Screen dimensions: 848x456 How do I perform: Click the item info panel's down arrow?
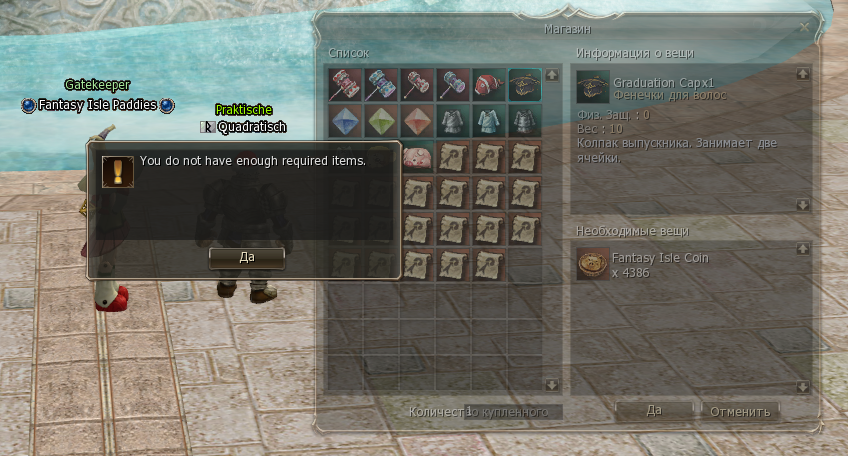point(804,204)
